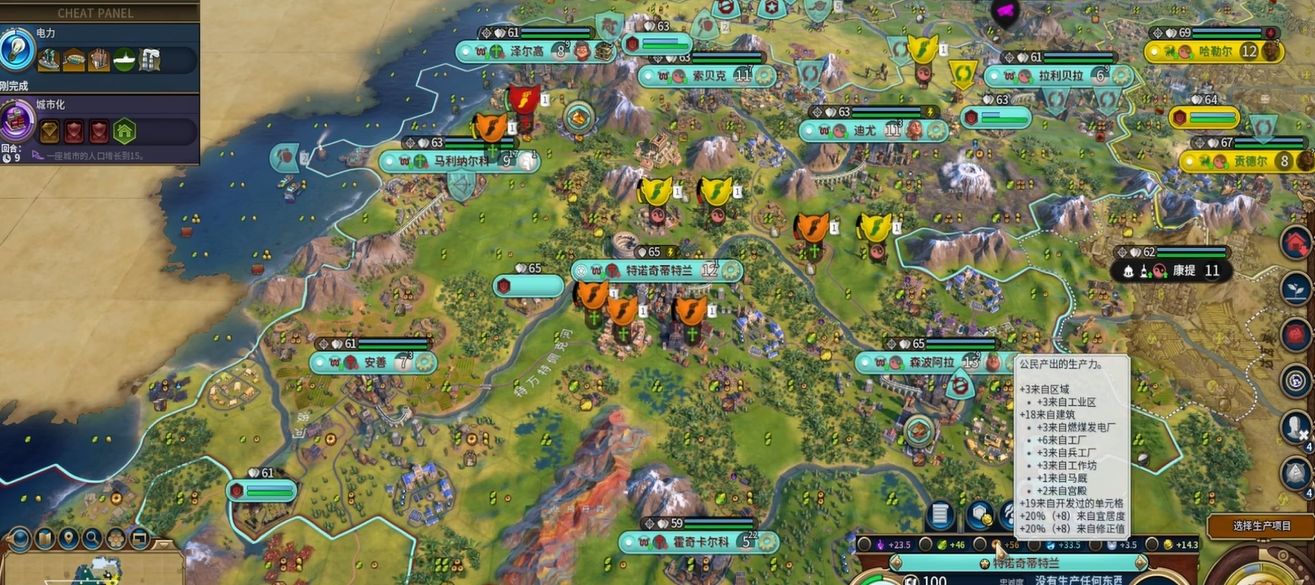Open the map search magnifier button
1315x585 pixels.
point(93,540)
